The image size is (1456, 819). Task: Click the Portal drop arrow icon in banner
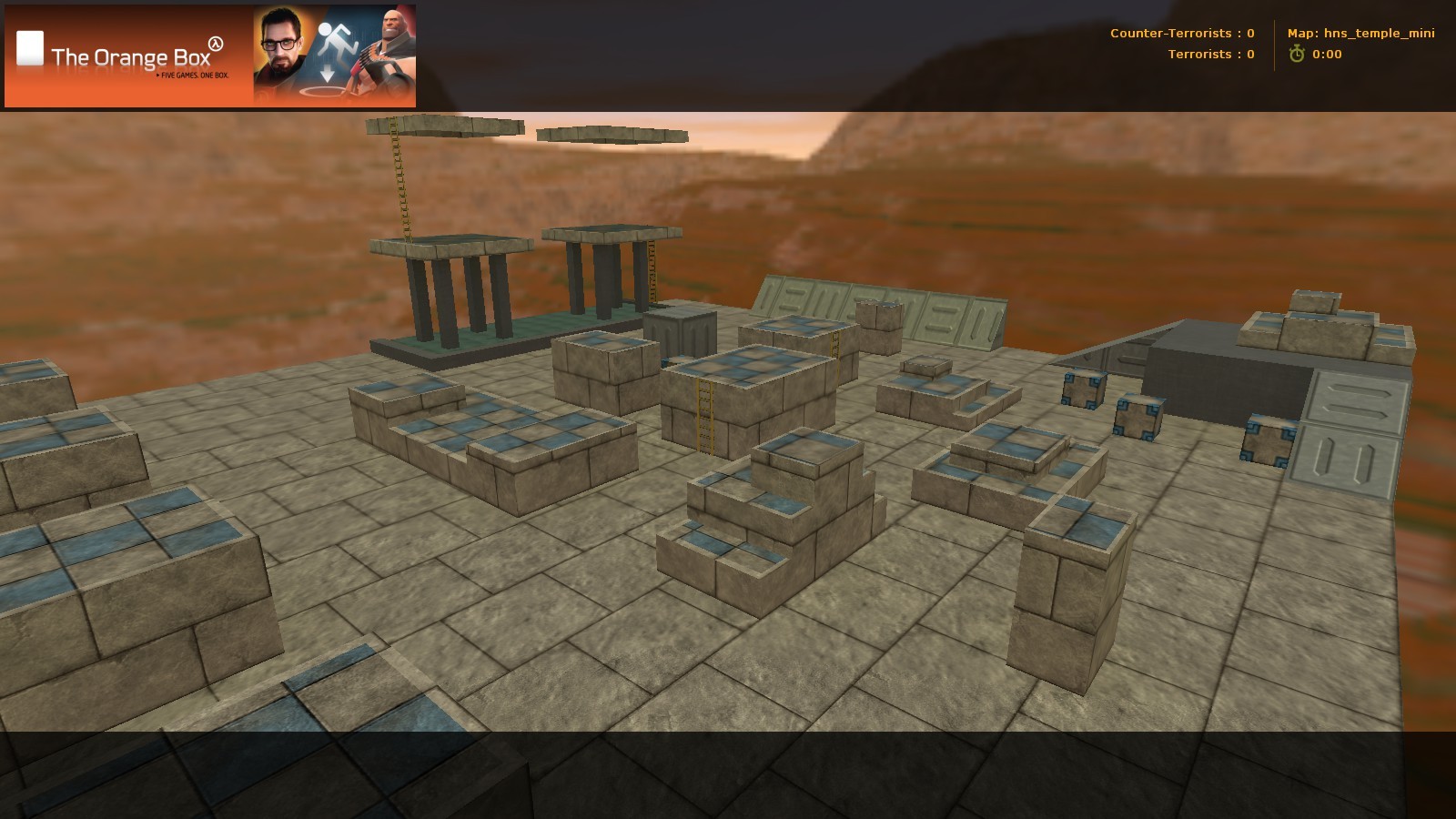328,74
